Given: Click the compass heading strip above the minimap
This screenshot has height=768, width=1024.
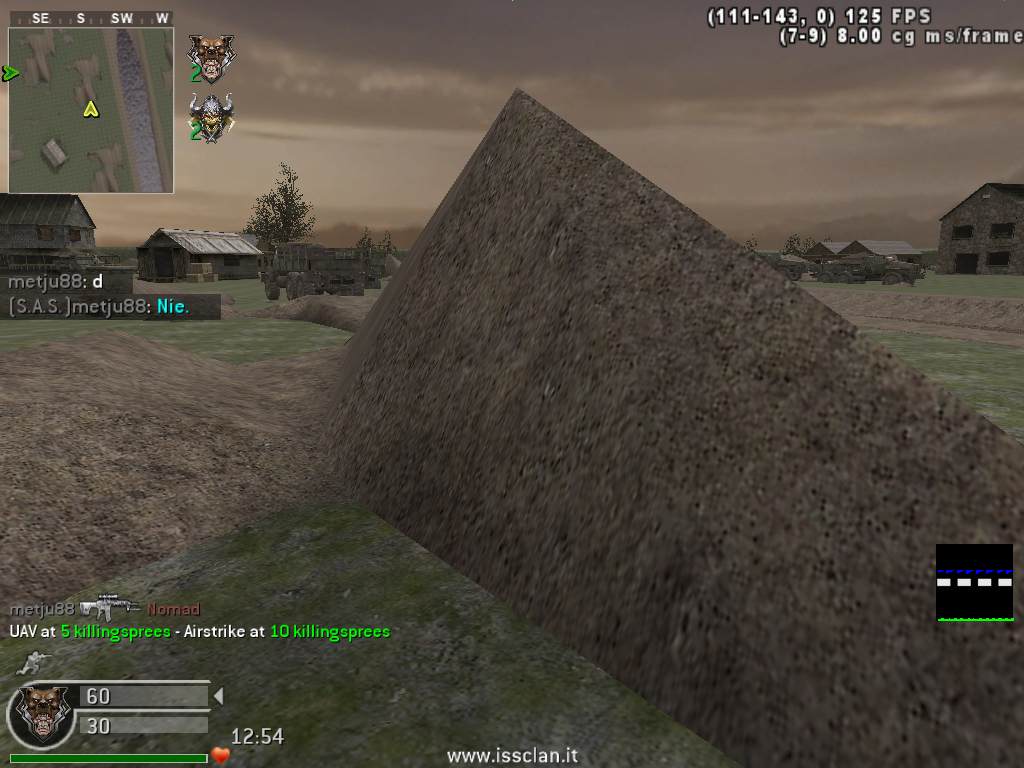Looking at the screenshot, I should (x=91, y=18).
